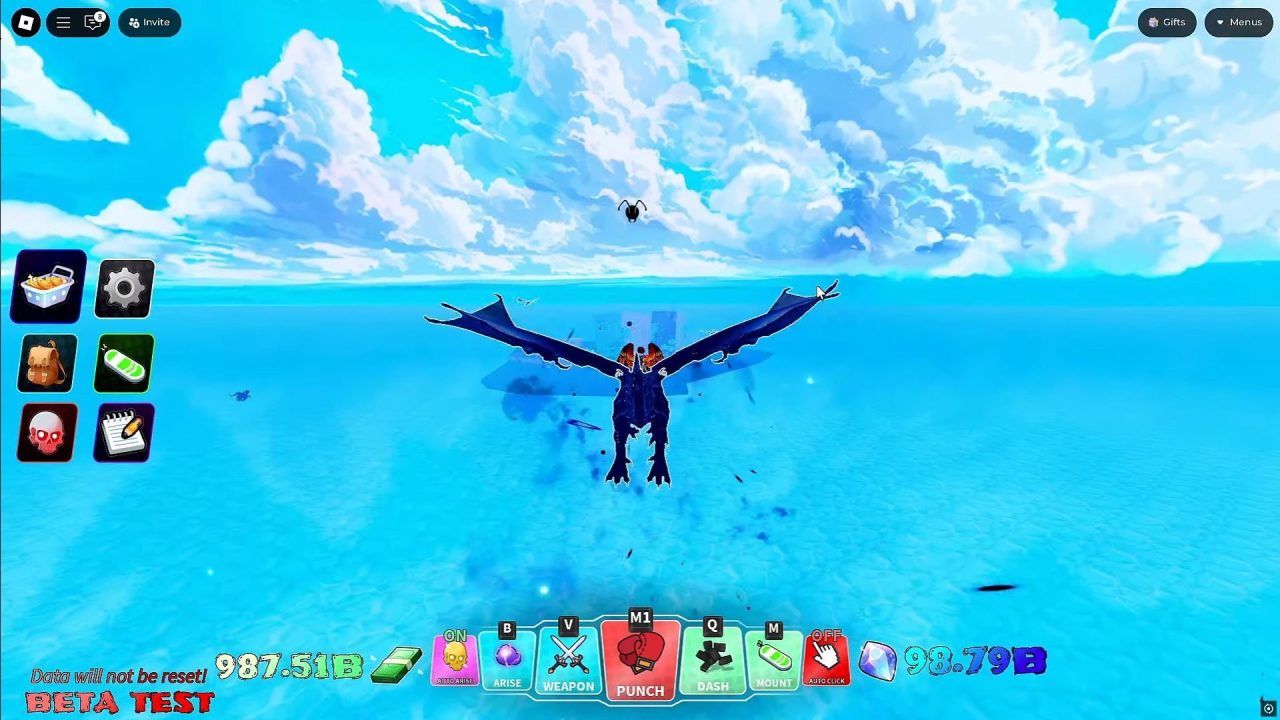This screenshot has height=720, width=1280.
Task: Click the Invite button
Action: point(148,21)
